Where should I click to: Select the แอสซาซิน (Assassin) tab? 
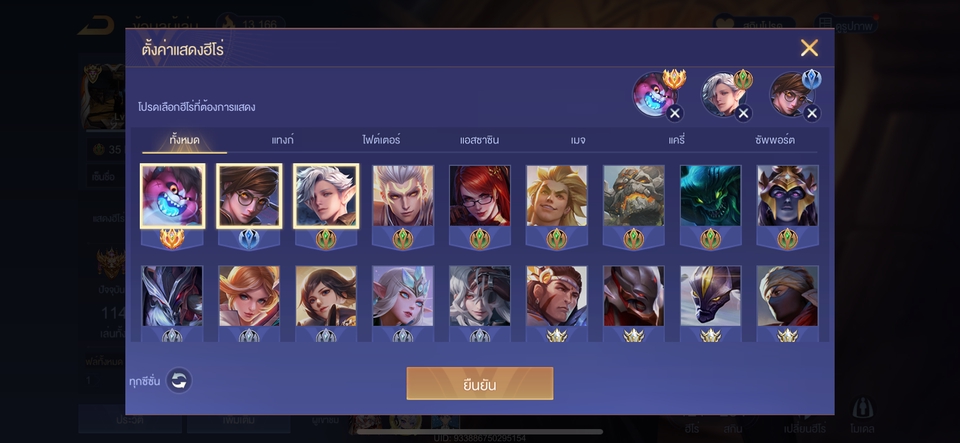479,140
